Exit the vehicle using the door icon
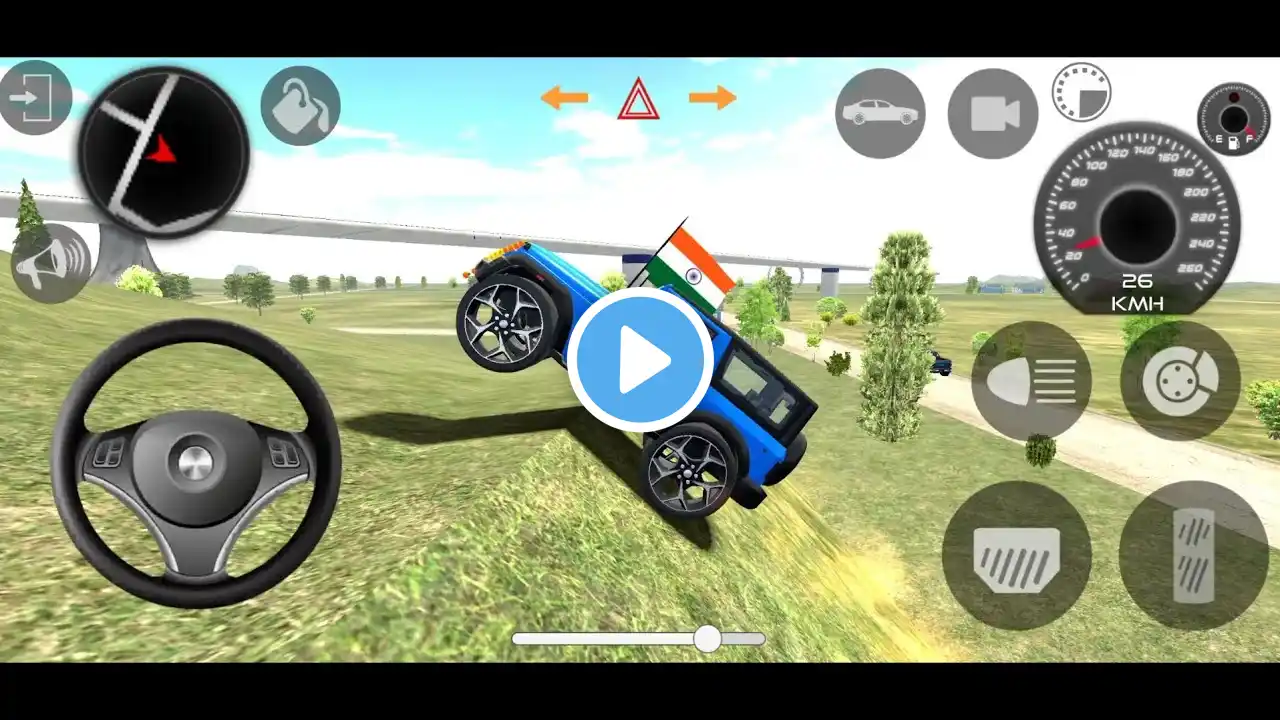Viewport: 1280px width, 720px height. pyautogui.click(x=34, y=98)
